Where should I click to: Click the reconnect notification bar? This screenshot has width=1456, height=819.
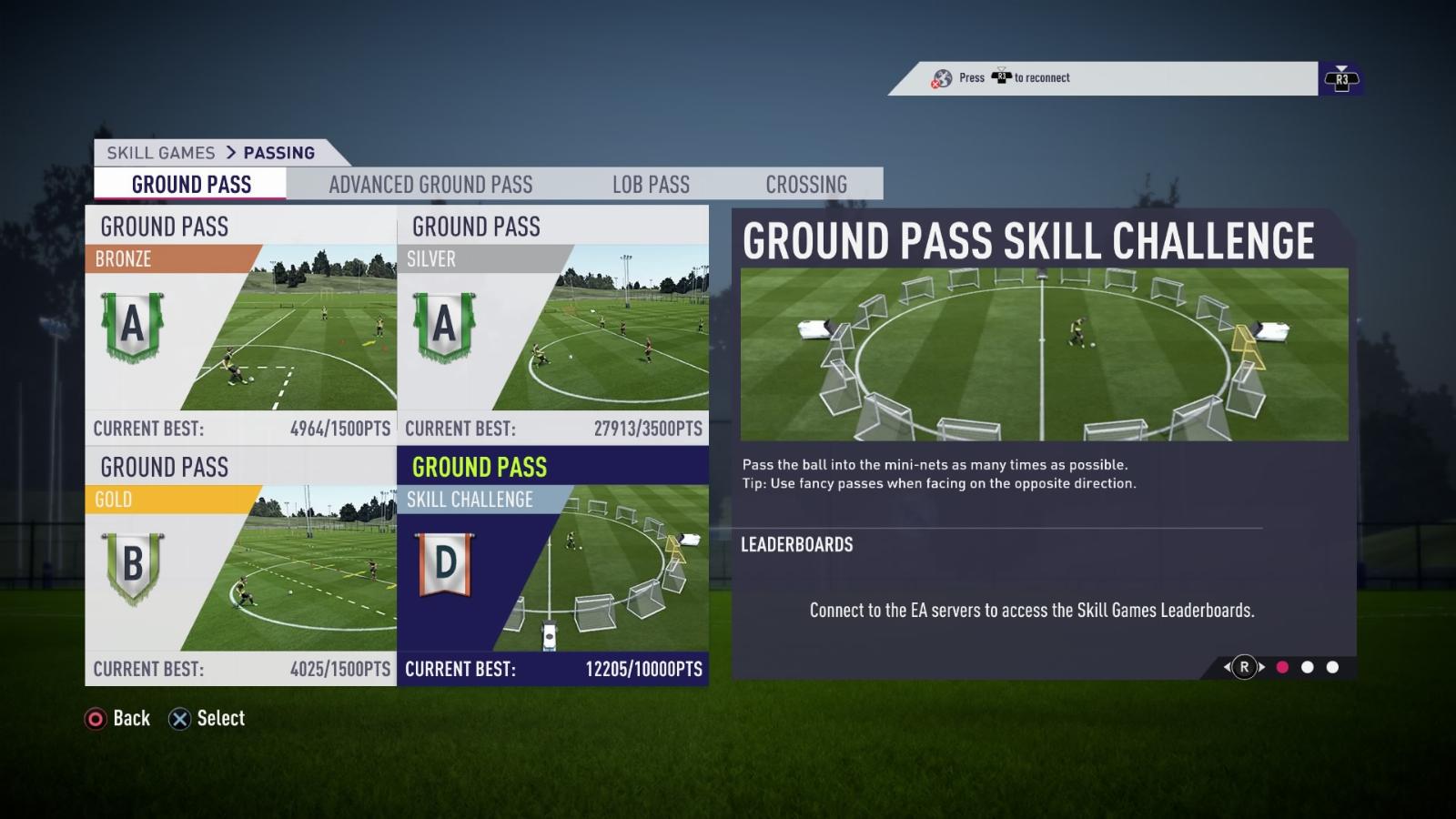click(x=1103, y=78)
